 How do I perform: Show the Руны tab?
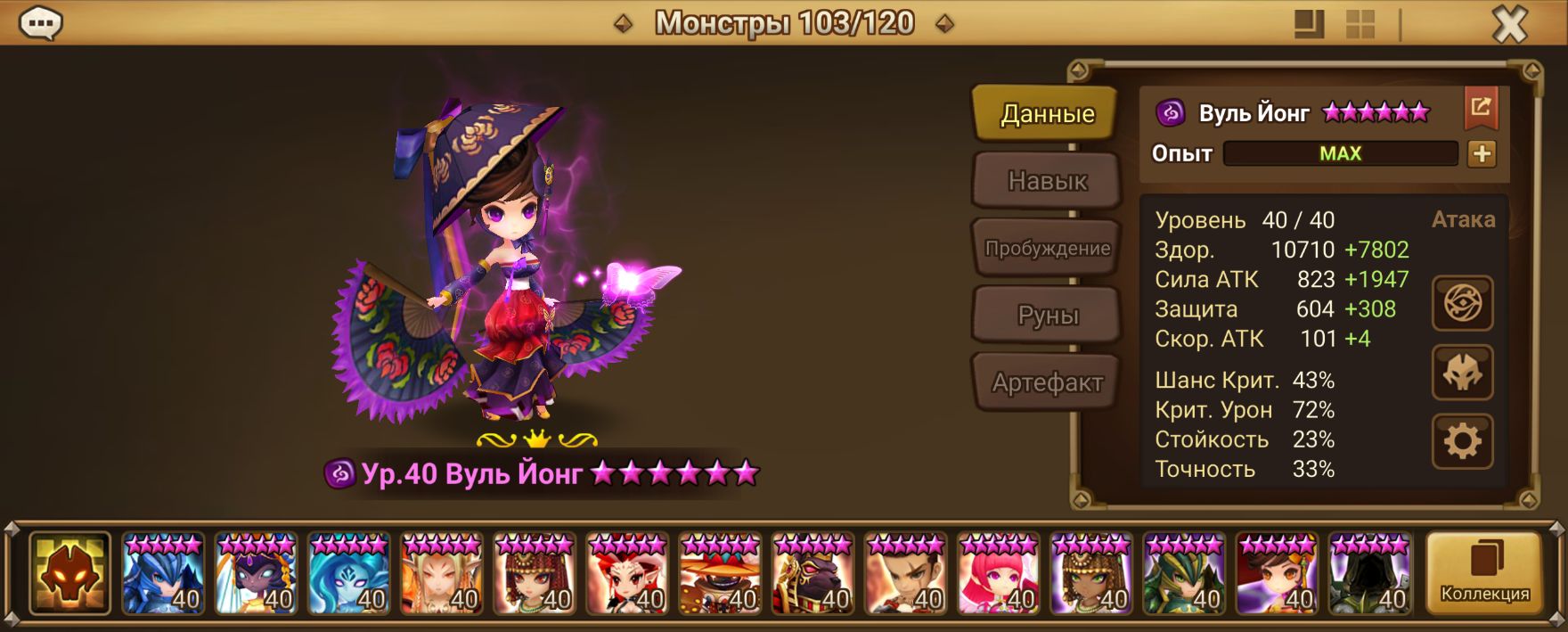1047,316
